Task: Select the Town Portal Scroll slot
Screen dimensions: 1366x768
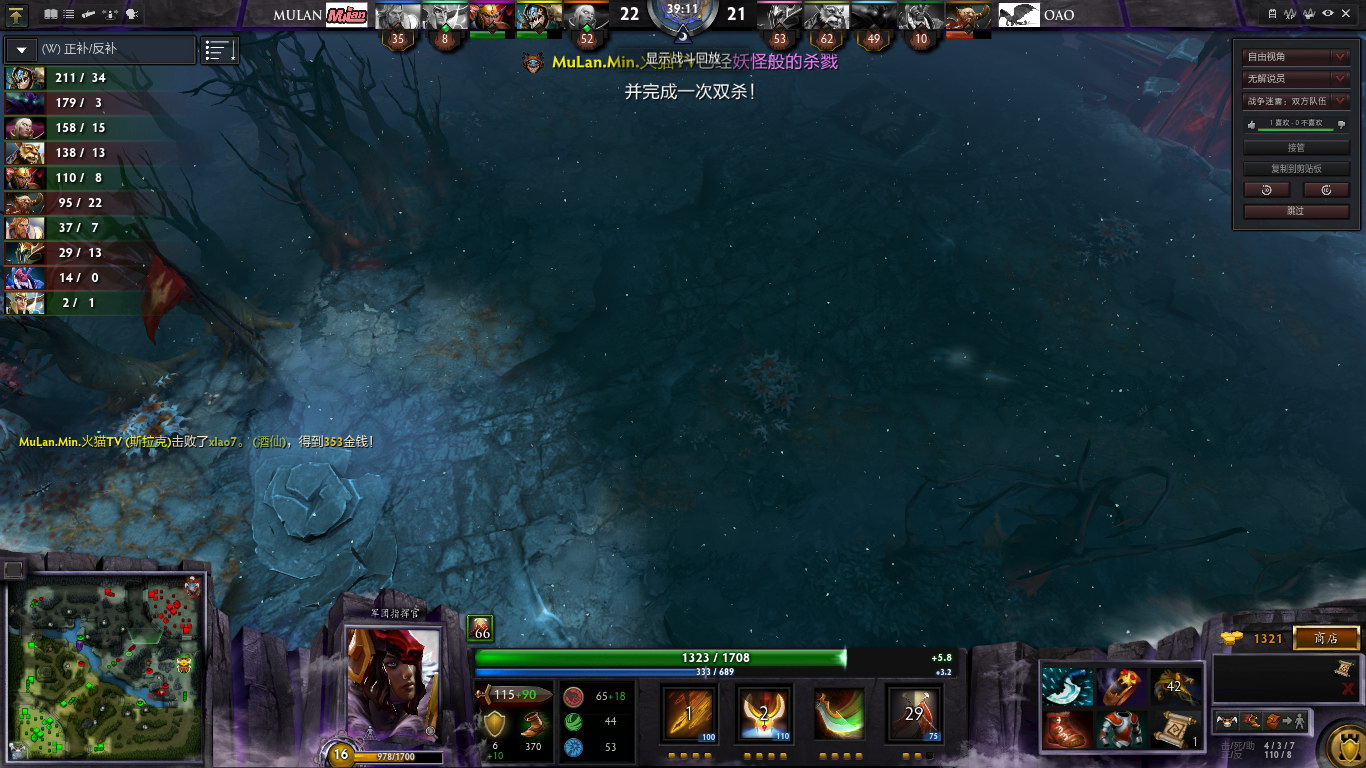Action: (1175, 729)
